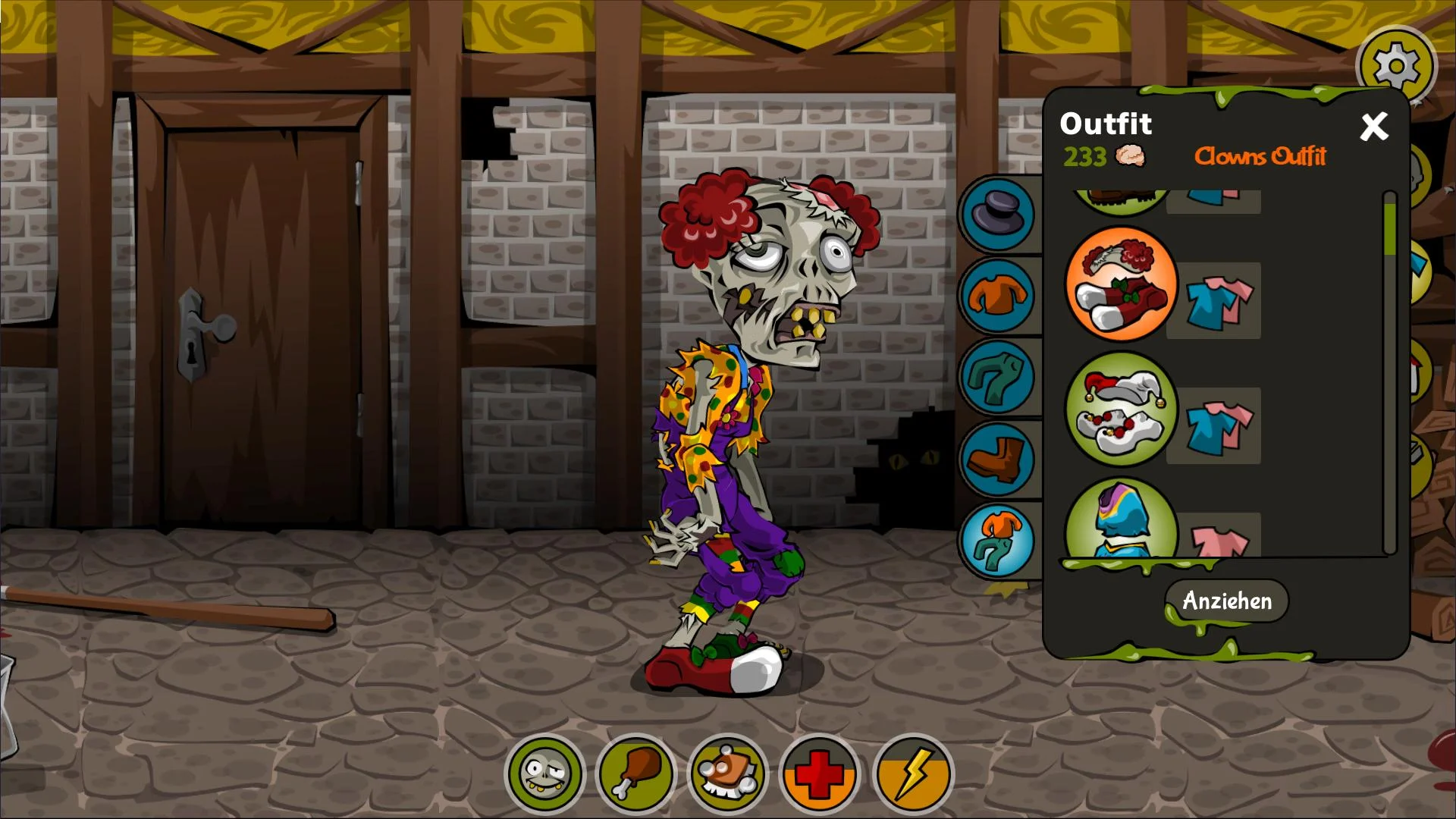This screenshot has width=1456, height=819.
Task: Open the chicken leg food icon
Action: 638,773
